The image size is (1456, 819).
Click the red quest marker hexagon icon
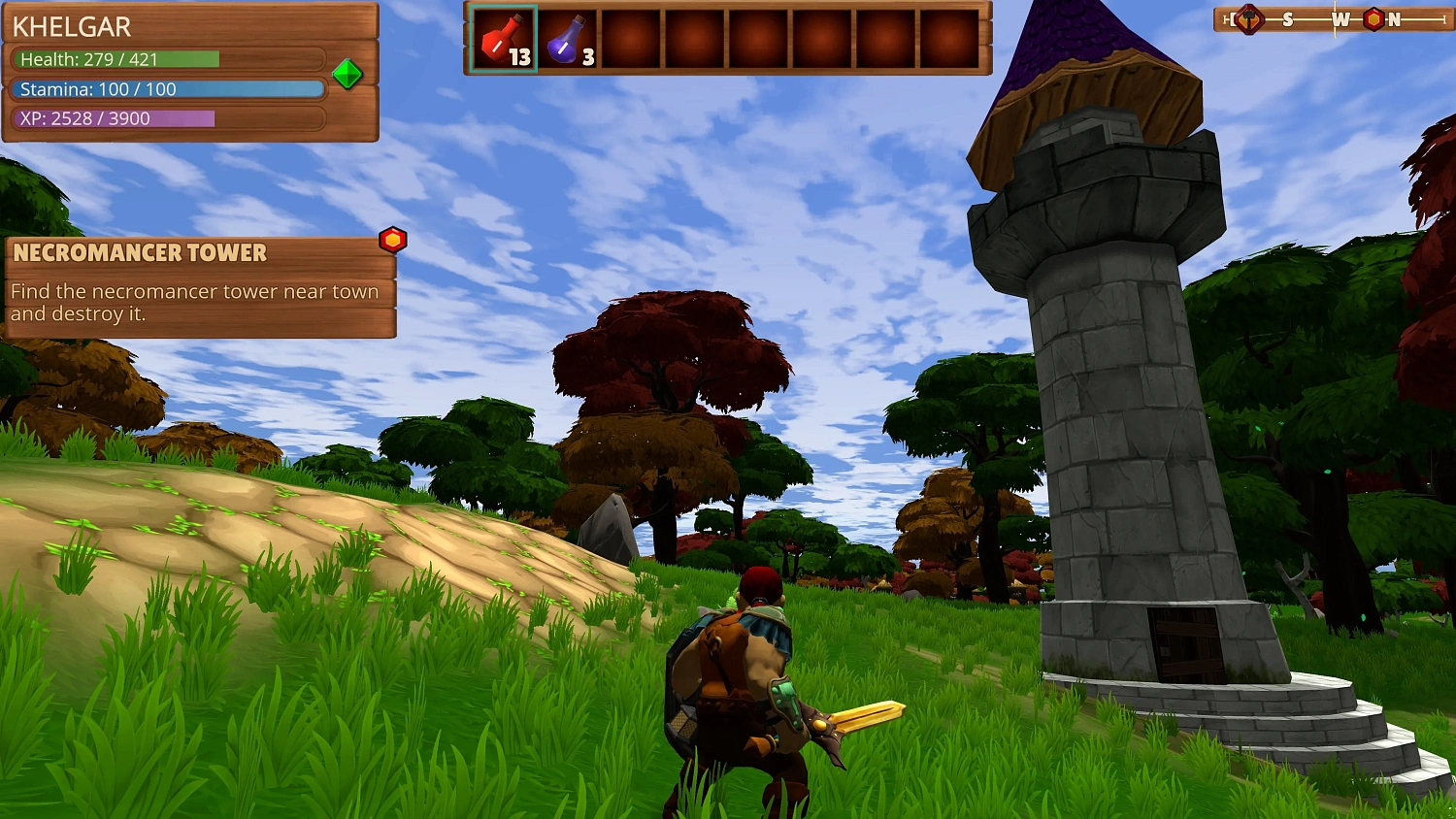[x=392, y=240]
